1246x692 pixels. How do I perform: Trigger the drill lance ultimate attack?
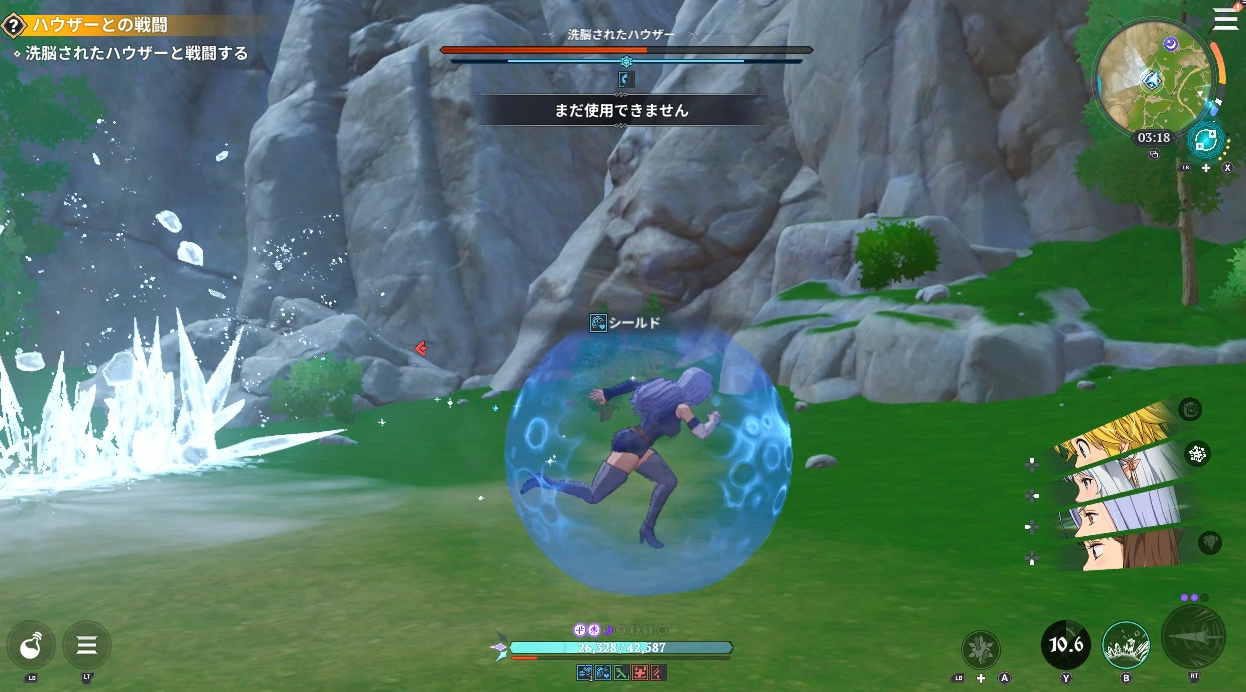[1193, 638]
